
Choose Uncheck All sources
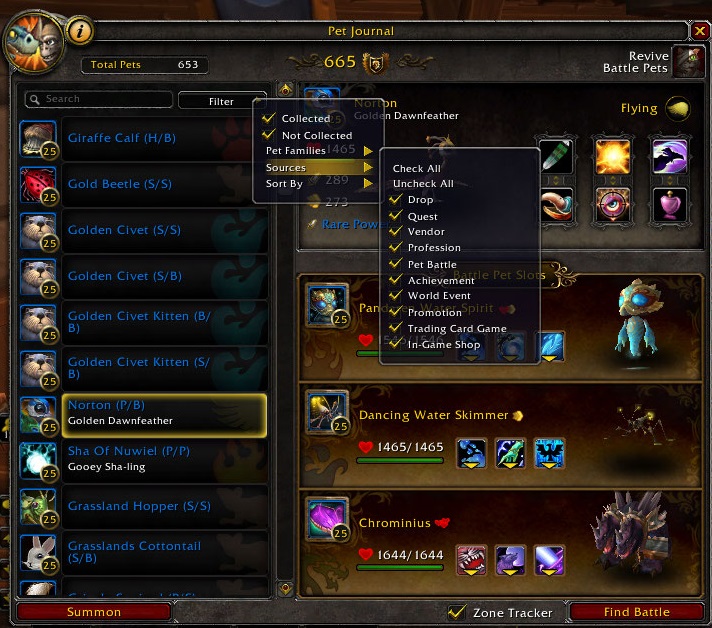point(423,184)
